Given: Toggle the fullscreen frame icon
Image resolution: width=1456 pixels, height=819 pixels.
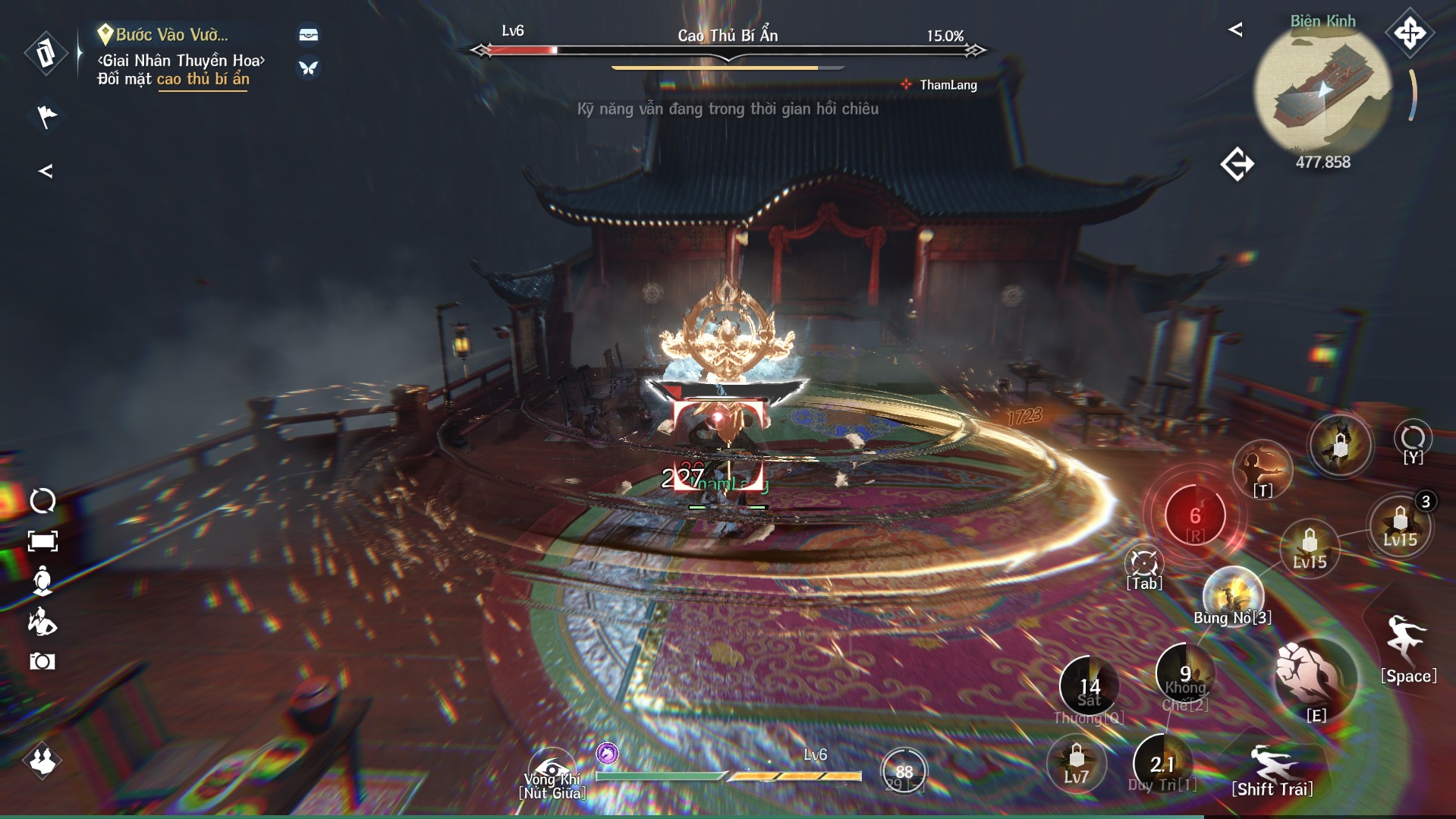Looking at the screenshot, I should [x=42, y=541].
